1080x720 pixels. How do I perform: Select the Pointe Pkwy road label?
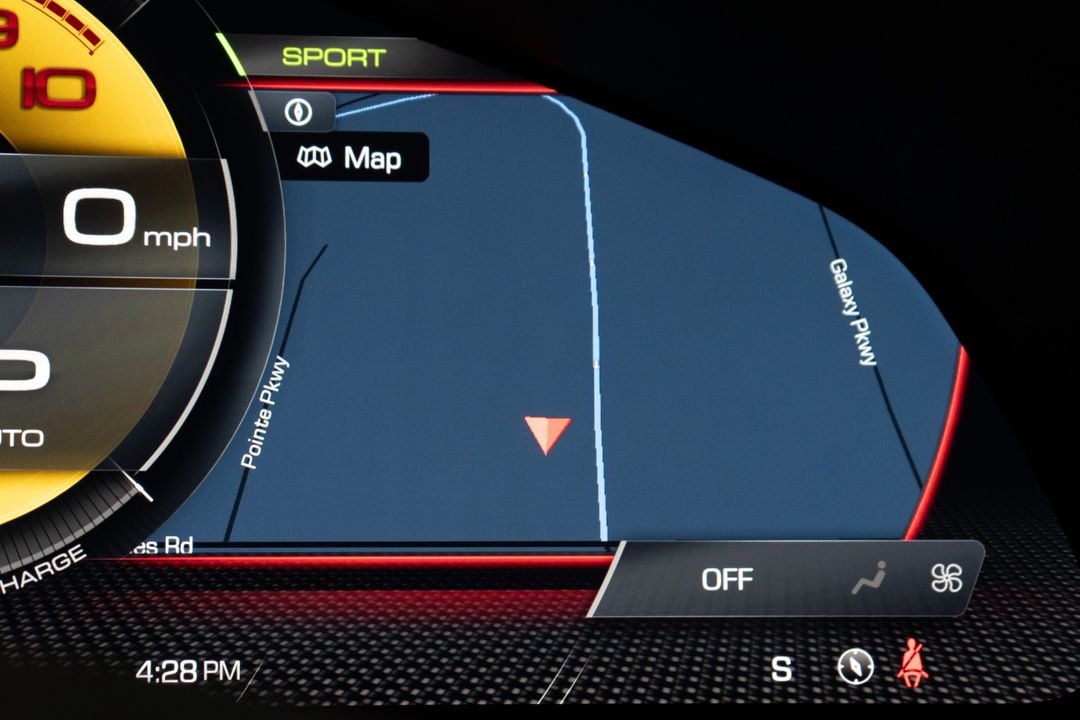pyautogui.click(x=265, y=412)
